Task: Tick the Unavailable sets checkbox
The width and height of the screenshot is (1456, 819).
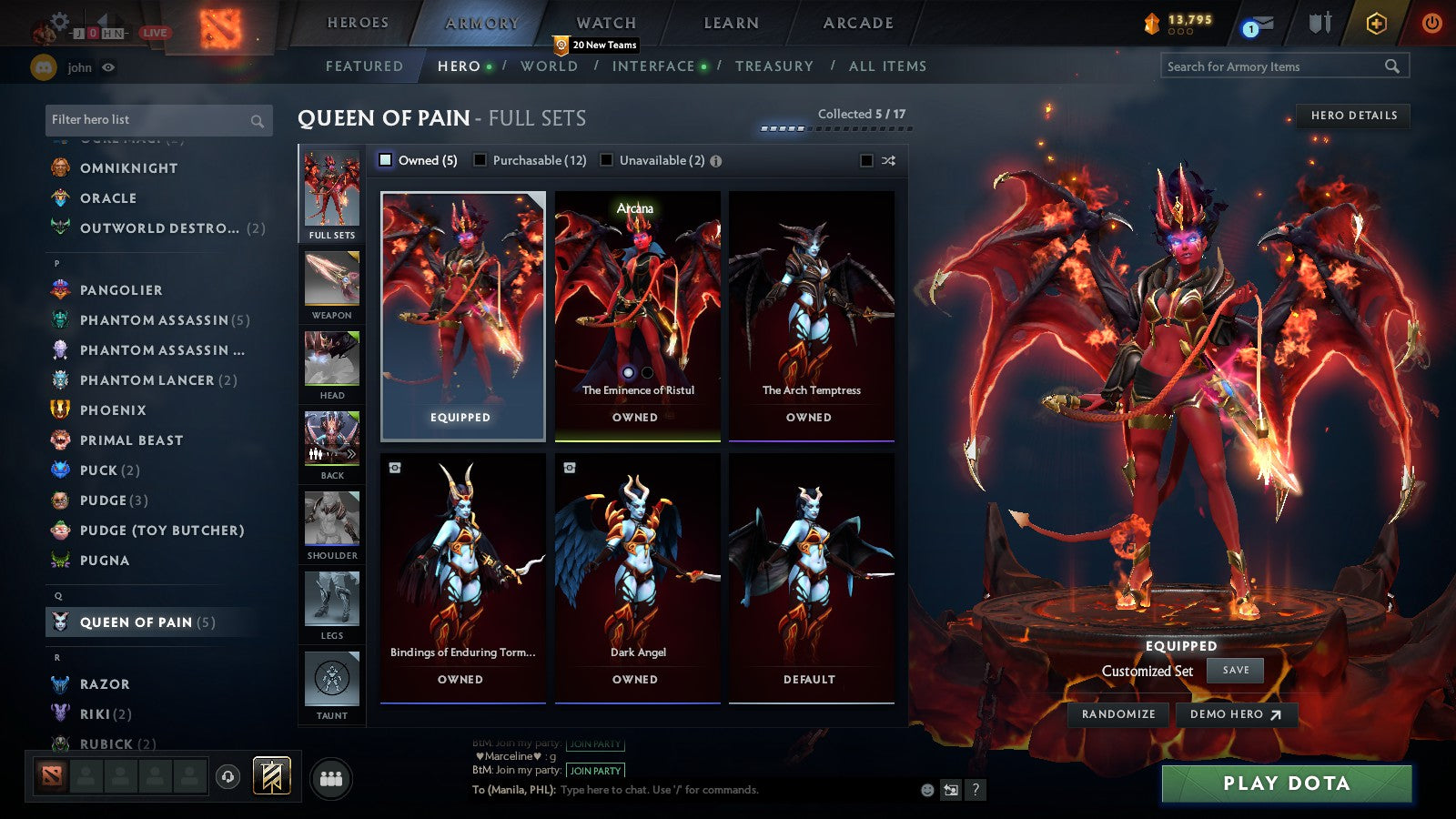Action: [x=607, y=160]
